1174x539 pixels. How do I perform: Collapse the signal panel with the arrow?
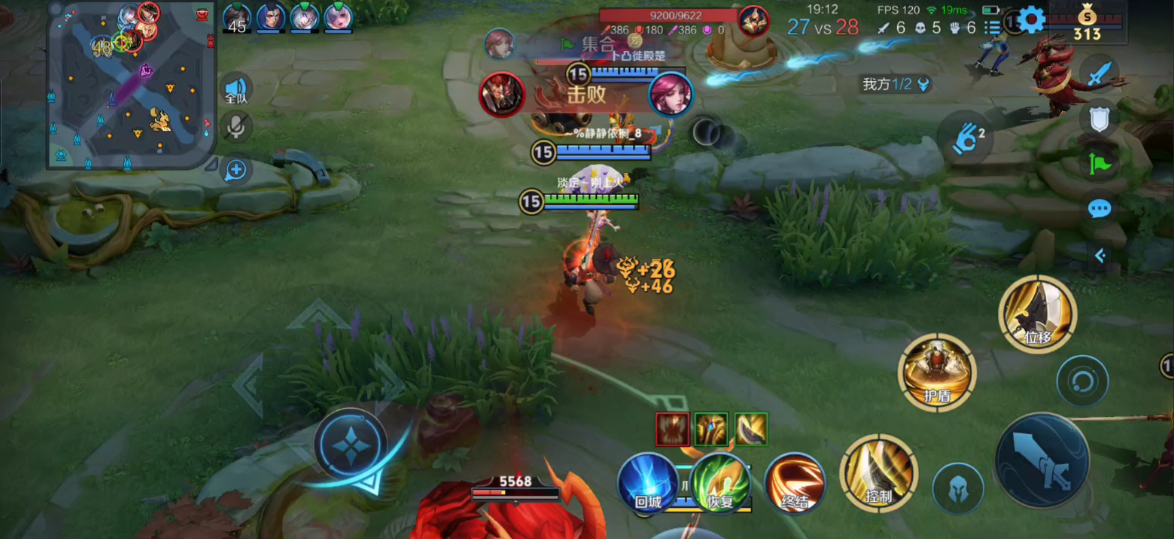[1100, 256]
